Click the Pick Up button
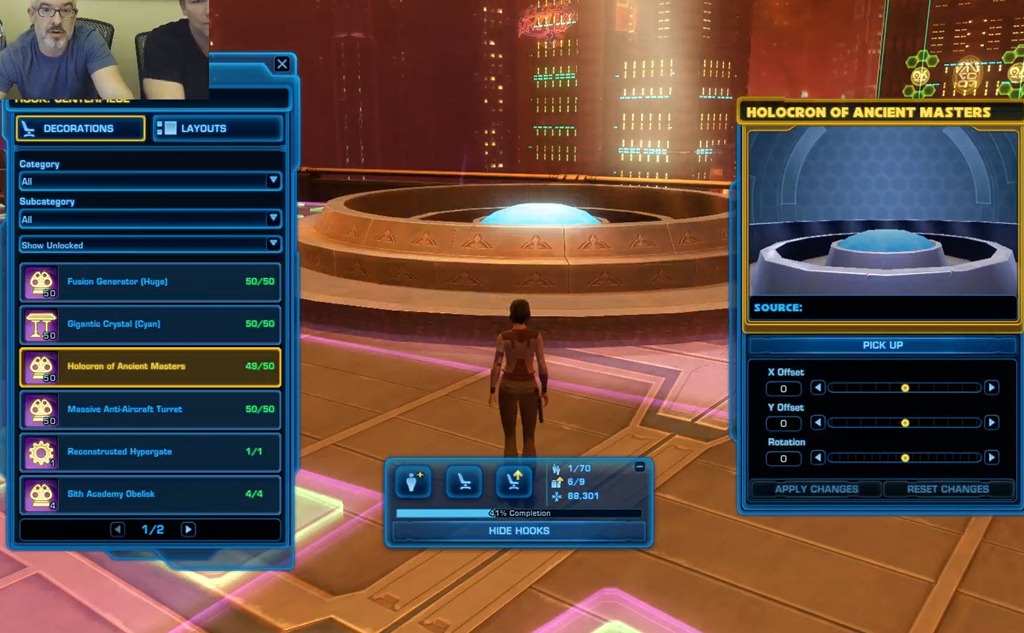 pyautogui.click(x=882, y=345)
